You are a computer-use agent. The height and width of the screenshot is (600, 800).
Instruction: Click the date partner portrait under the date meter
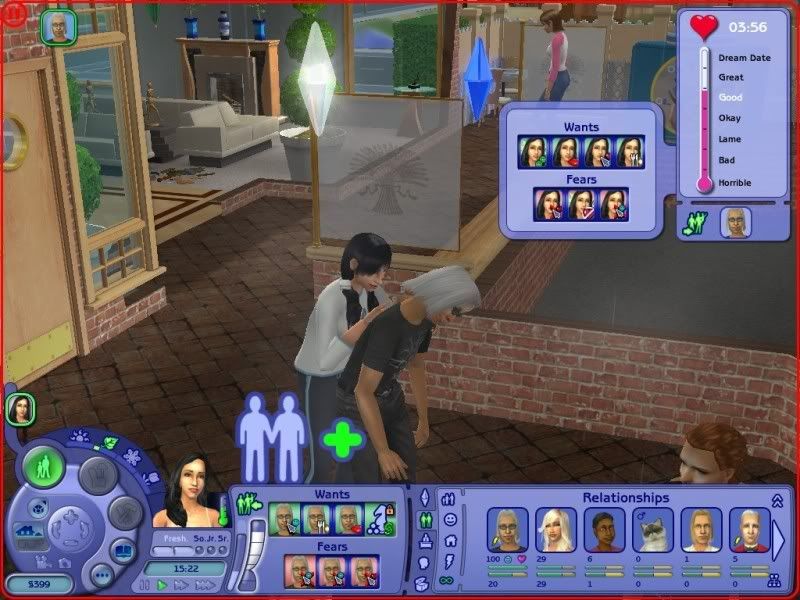736,223
